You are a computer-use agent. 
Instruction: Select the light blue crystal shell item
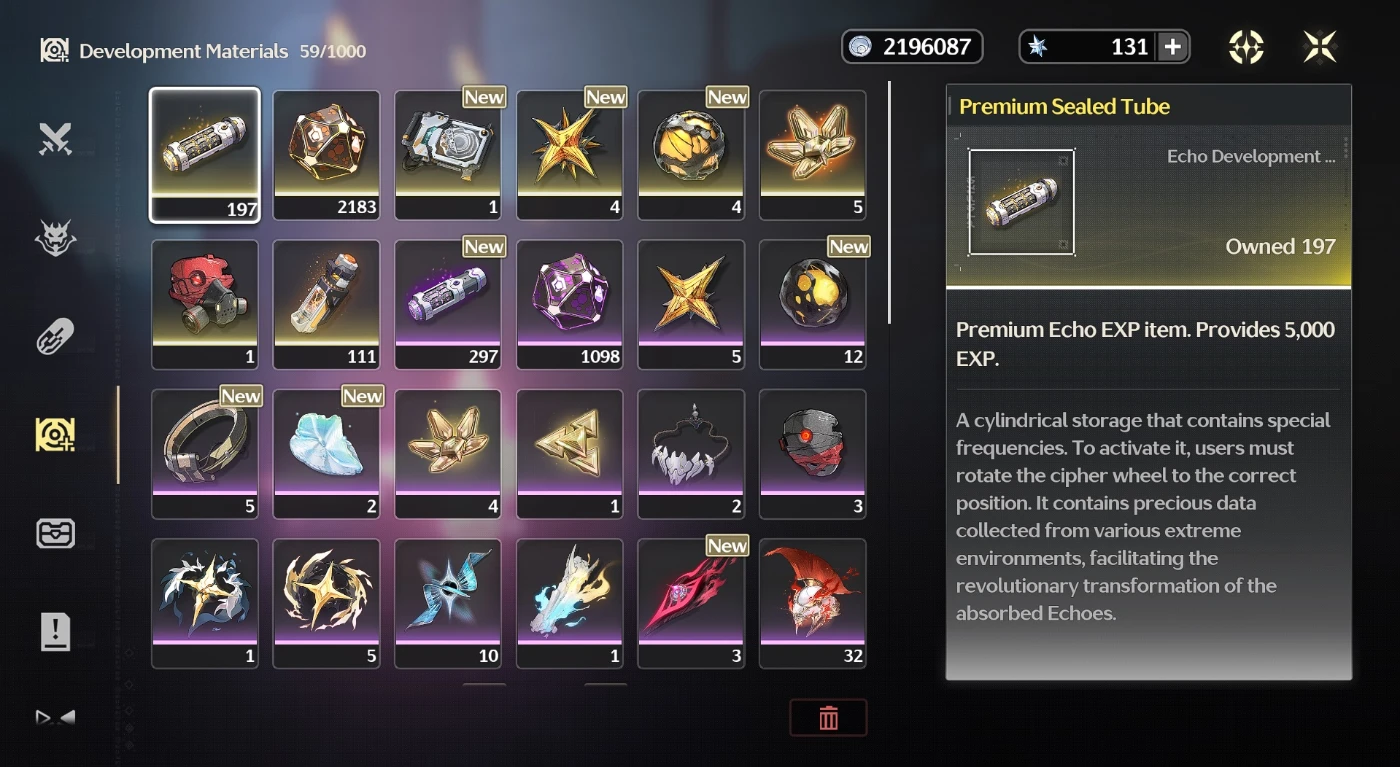click(326, 453)
